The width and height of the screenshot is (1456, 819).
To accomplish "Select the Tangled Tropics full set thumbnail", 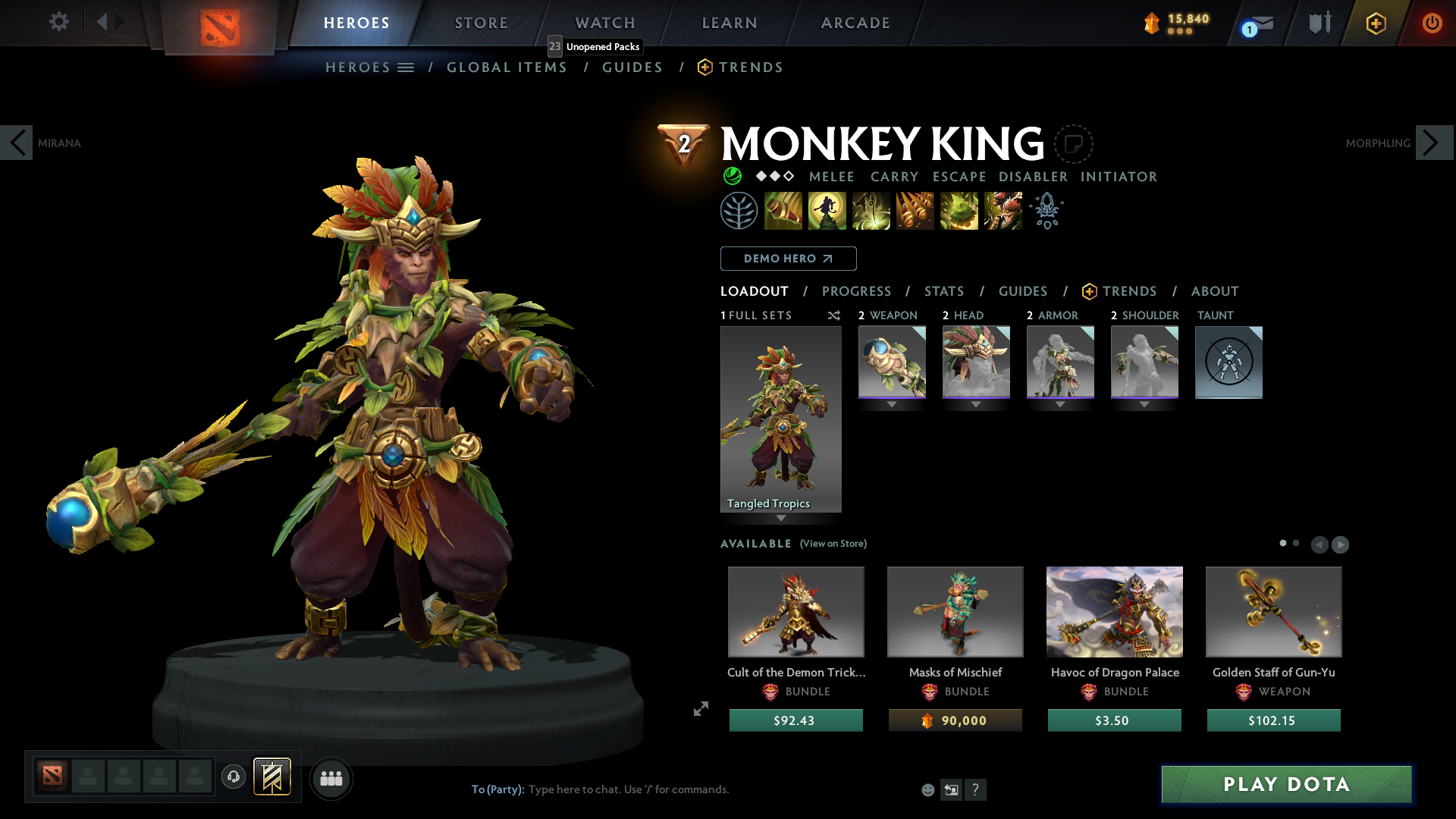I will point(781,419).
